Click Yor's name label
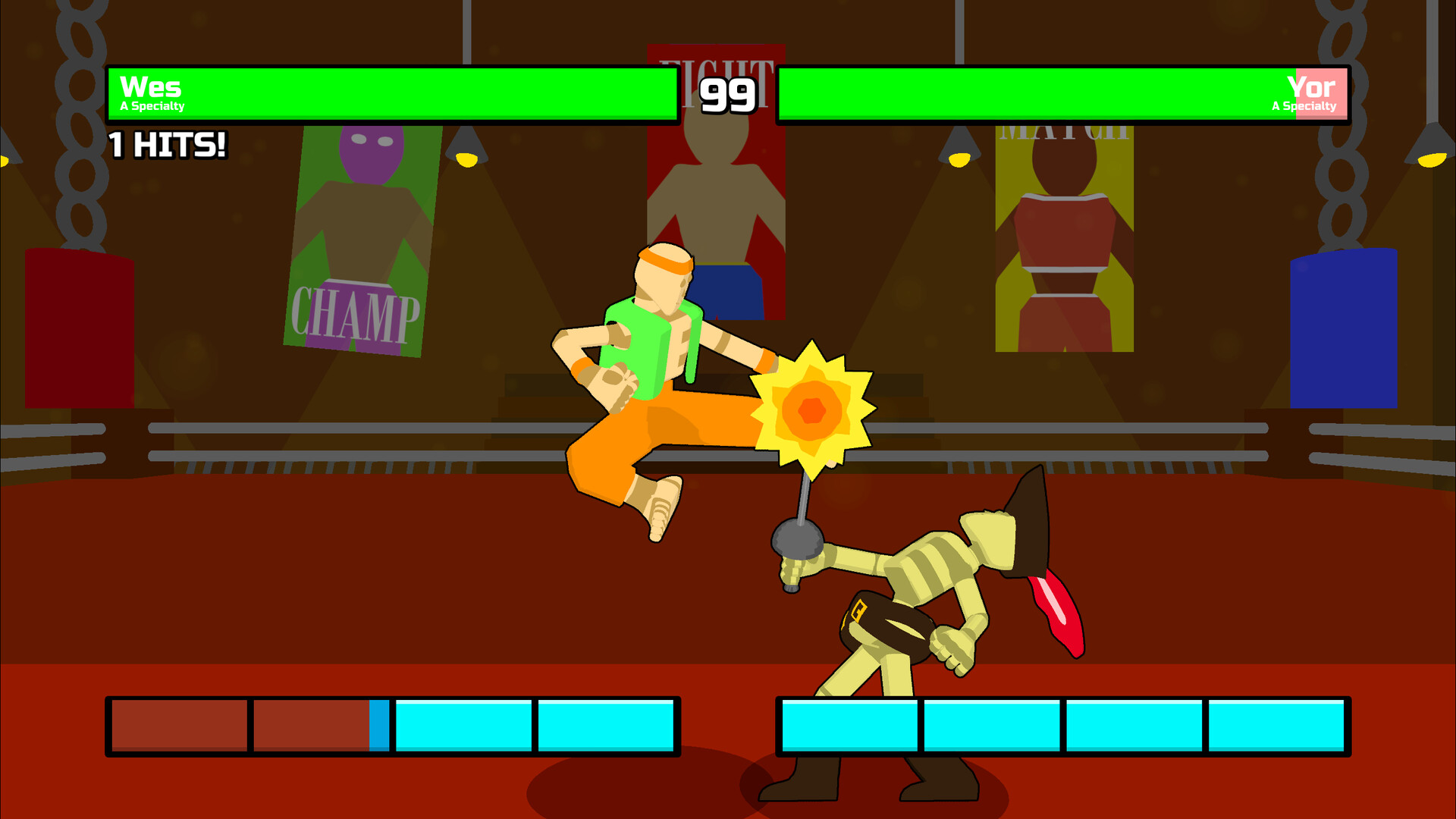The height and width of the screenshot is (819, 1456). pos(1310,87)
